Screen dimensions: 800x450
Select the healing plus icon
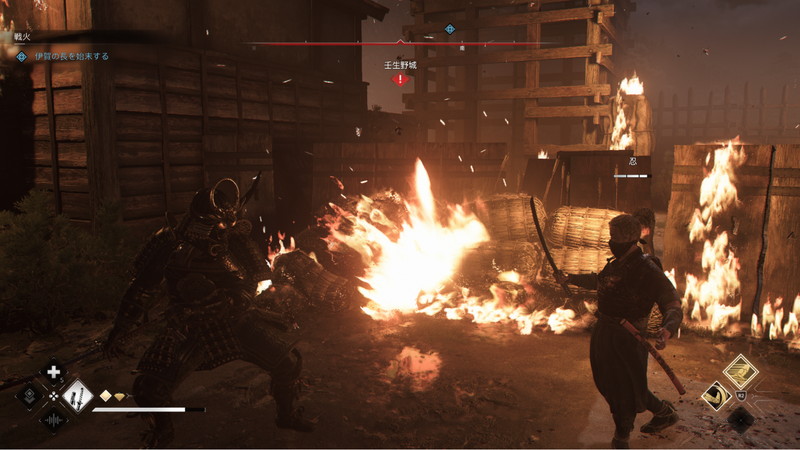(x=54, y=374)
